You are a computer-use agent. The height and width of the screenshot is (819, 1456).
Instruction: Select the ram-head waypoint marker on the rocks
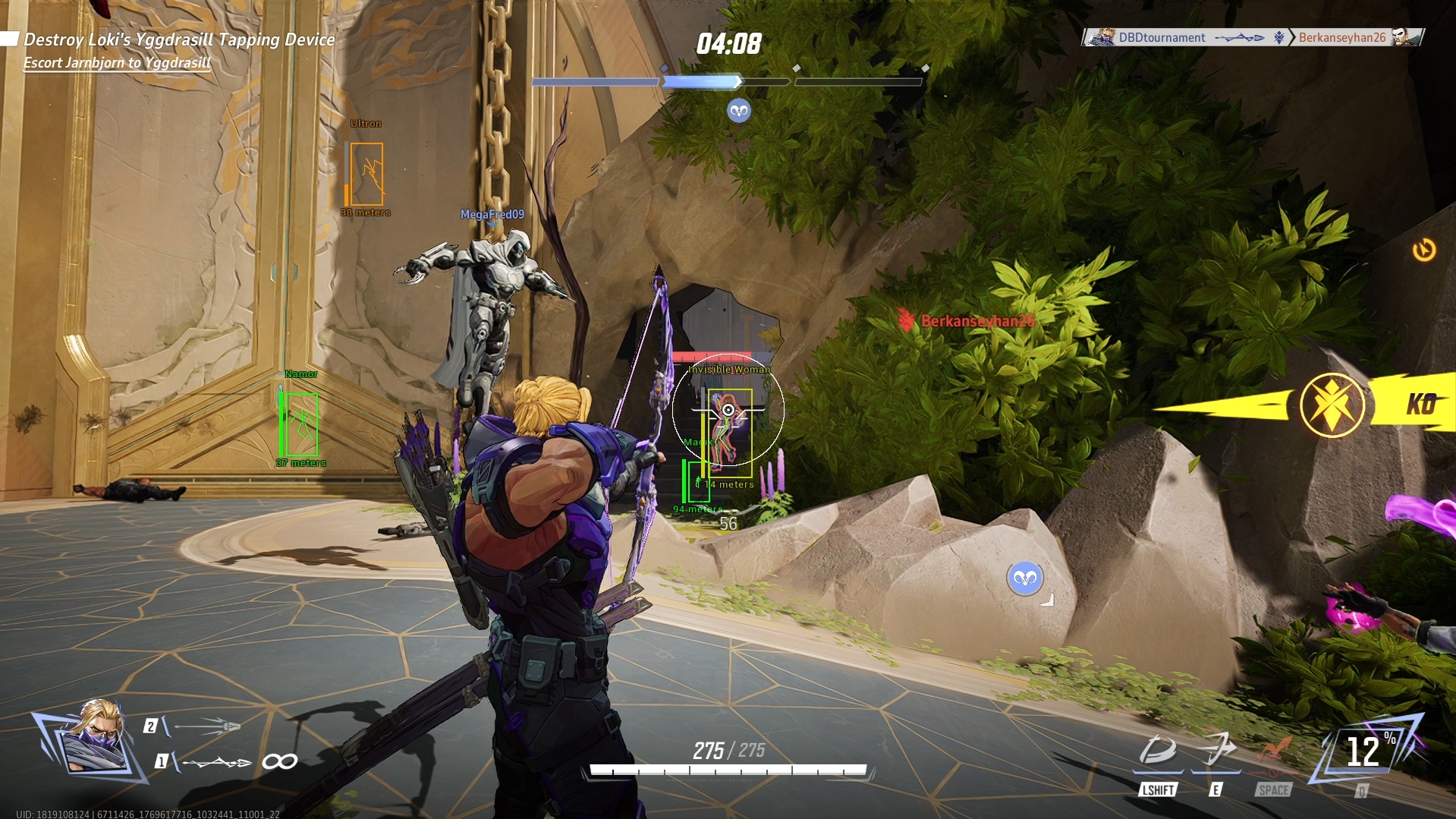tap(1025, 579)
